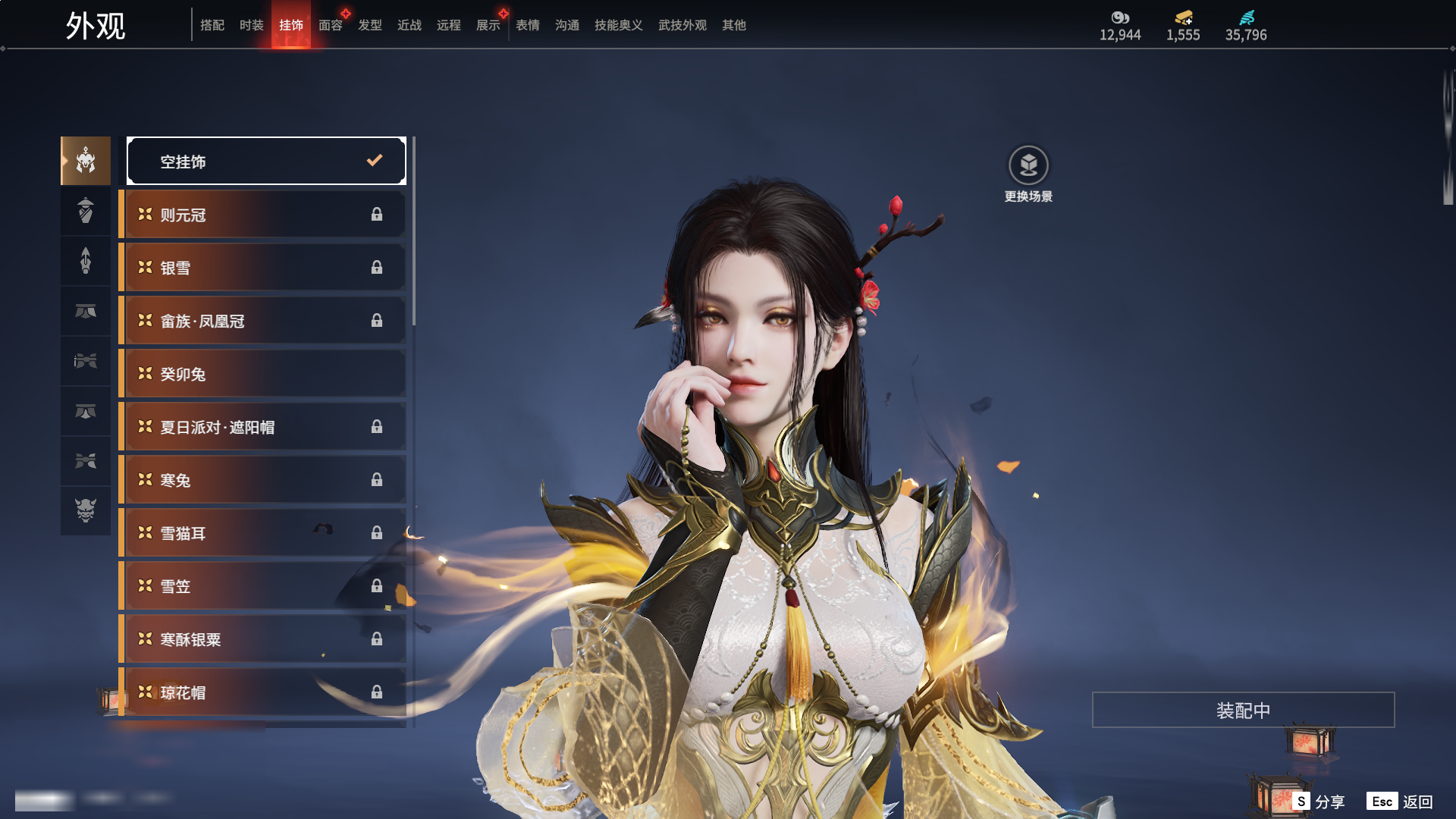Select the 面容 tab
This screenshot has width=1456, height=819.
coord(330,25)
